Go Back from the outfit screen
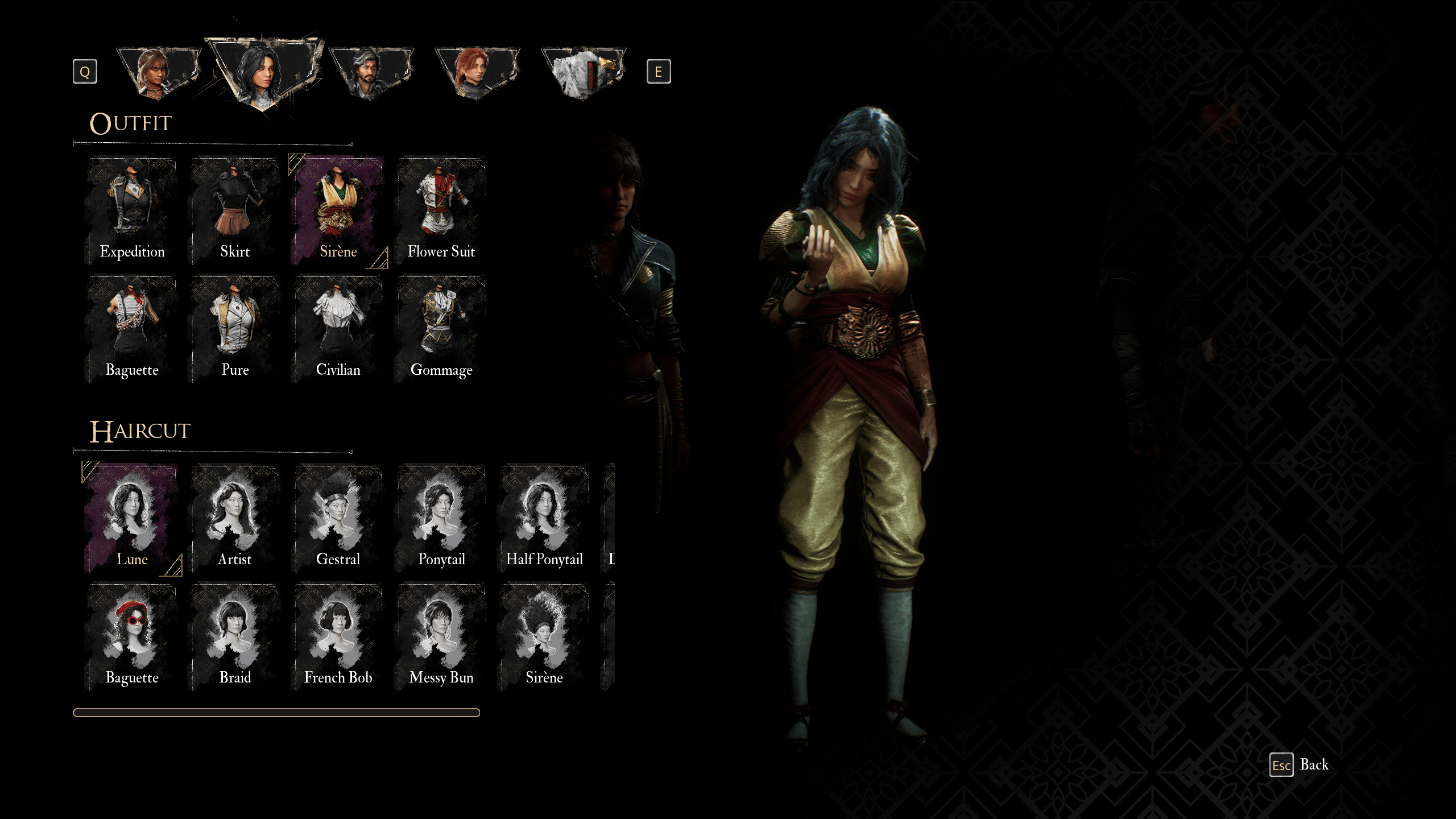 (1300, 765)
